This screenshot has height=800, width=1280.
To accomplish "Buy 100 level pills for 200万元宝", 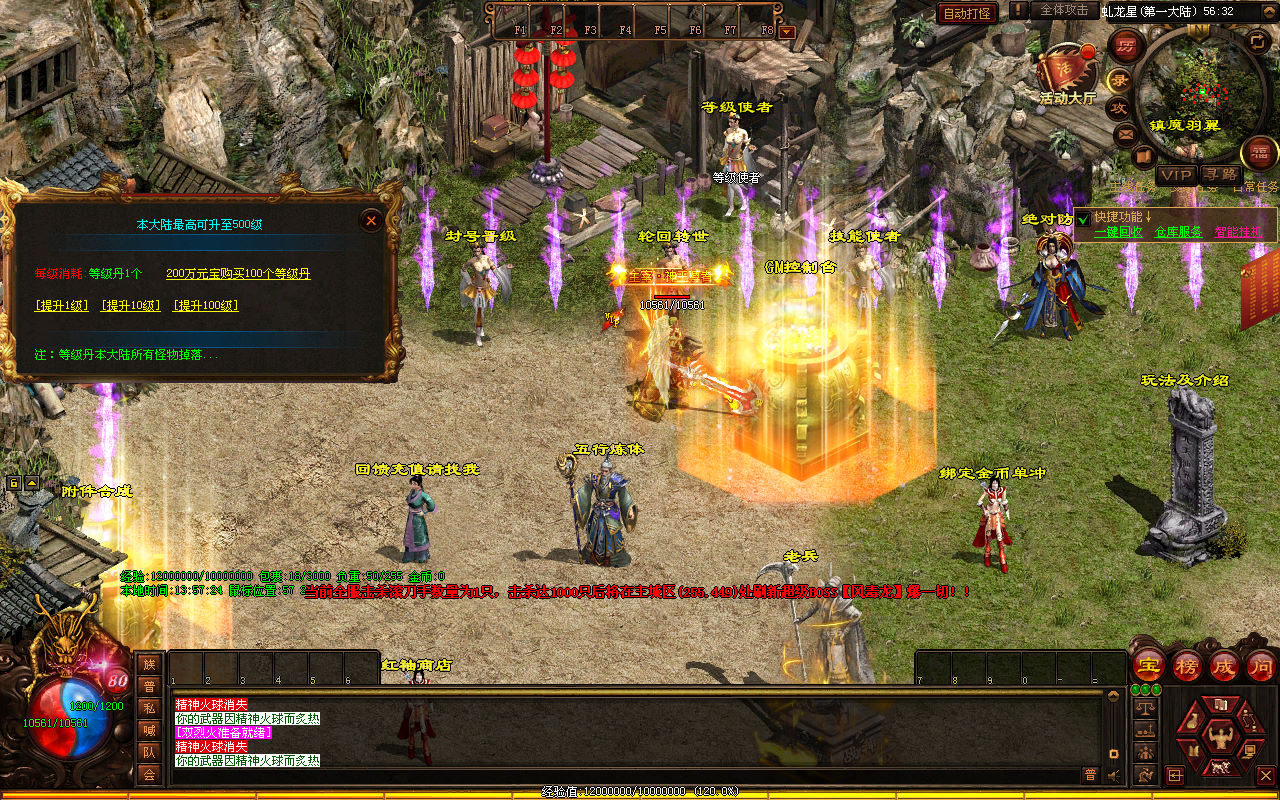I will point(238,273).
